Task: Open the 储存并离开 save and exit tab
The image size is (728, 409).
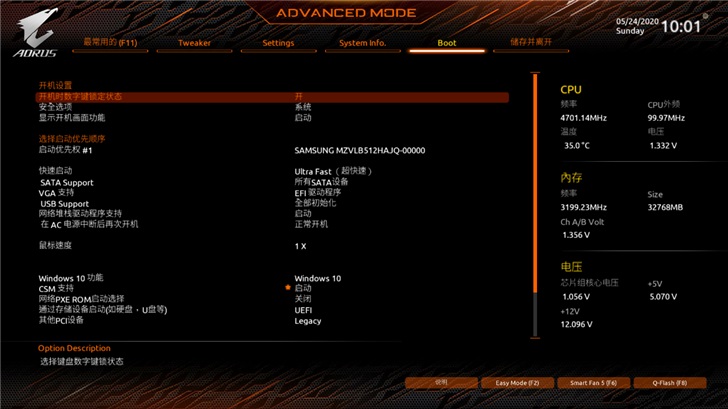Action: pos(530,43)
